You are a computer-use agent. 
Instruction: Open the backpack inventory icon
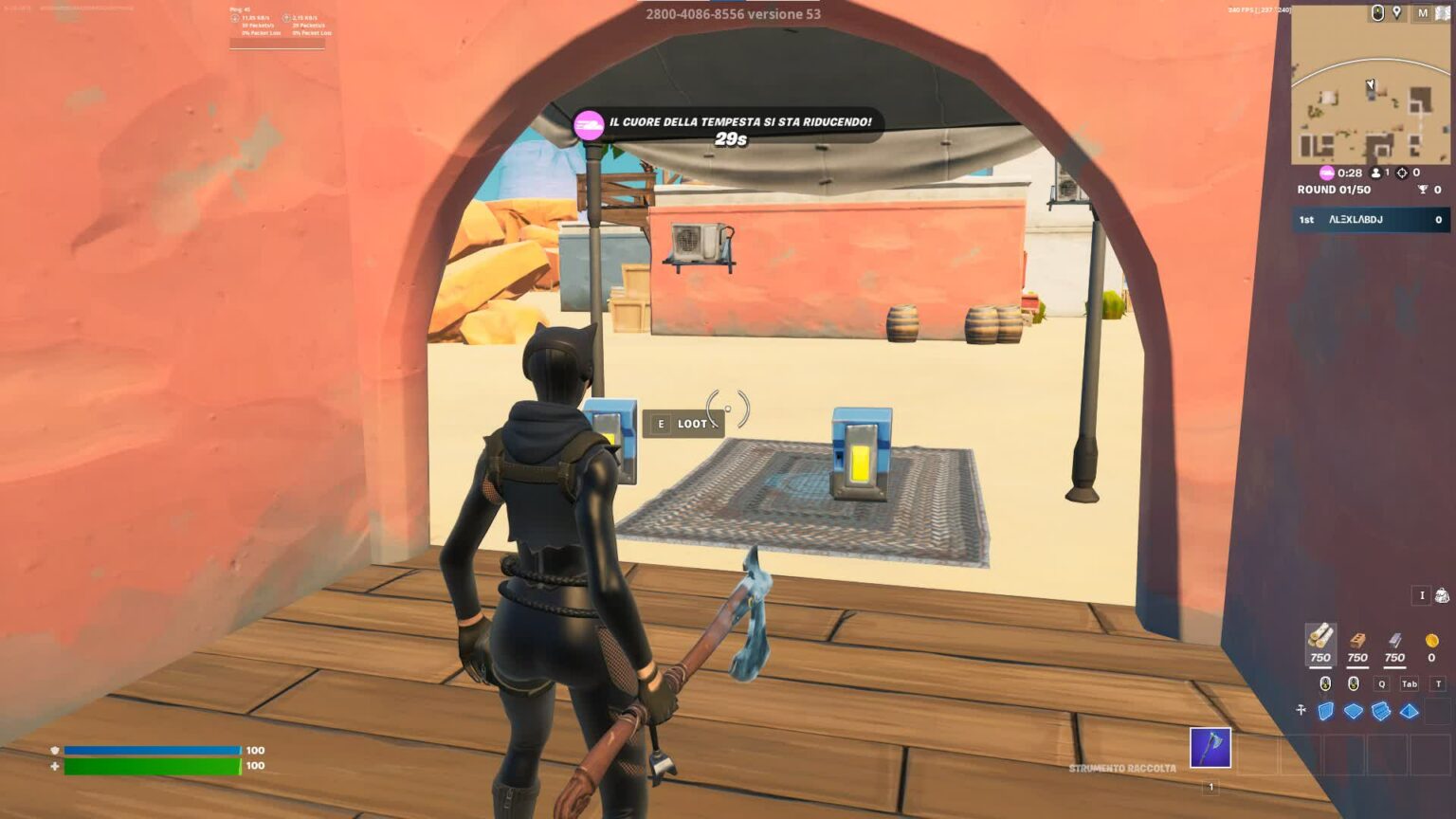point(1442,594)
